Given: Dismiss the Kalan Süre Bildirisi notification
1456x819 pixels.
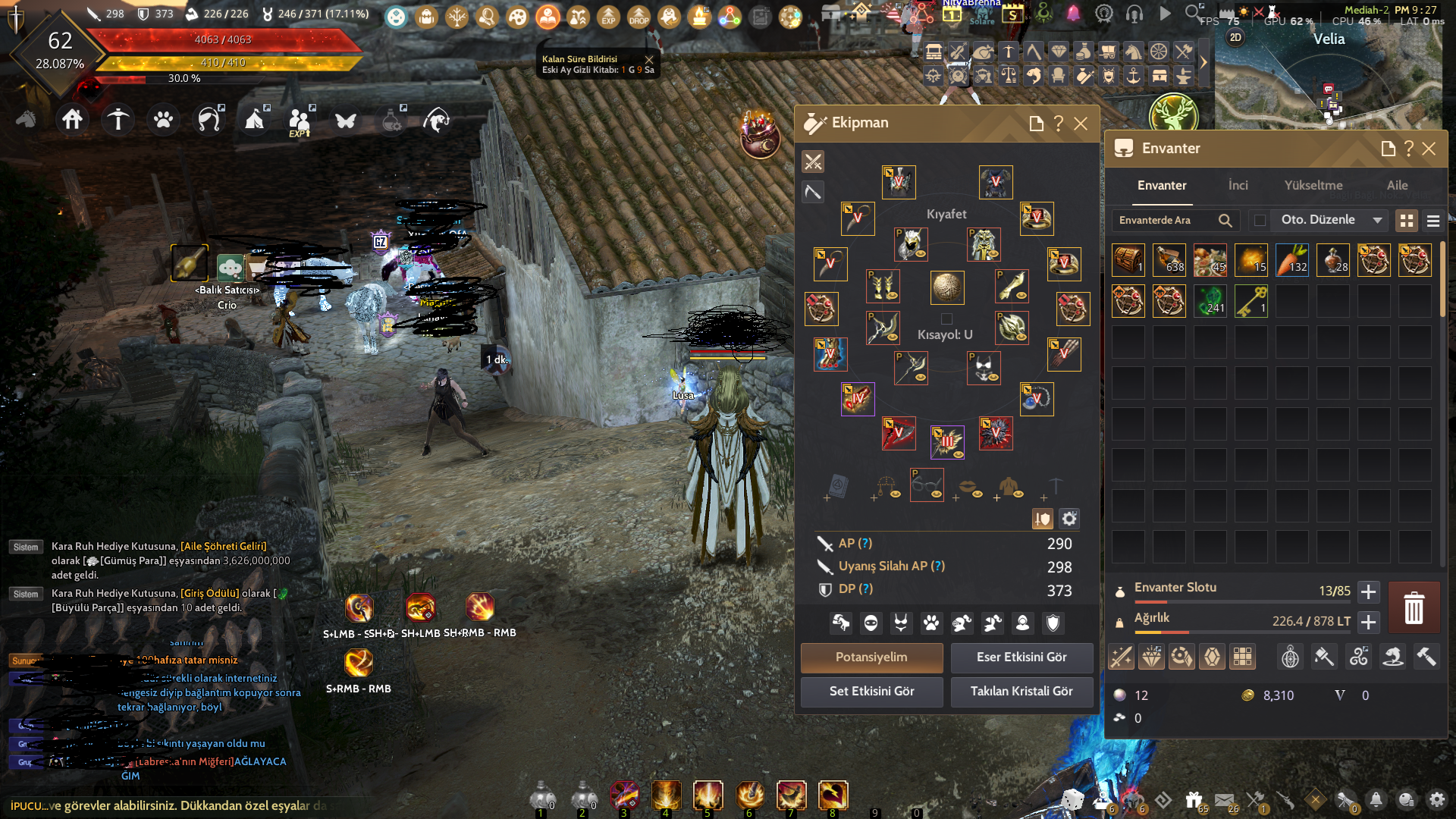Looking at the screenshot, I should point(649,59).
